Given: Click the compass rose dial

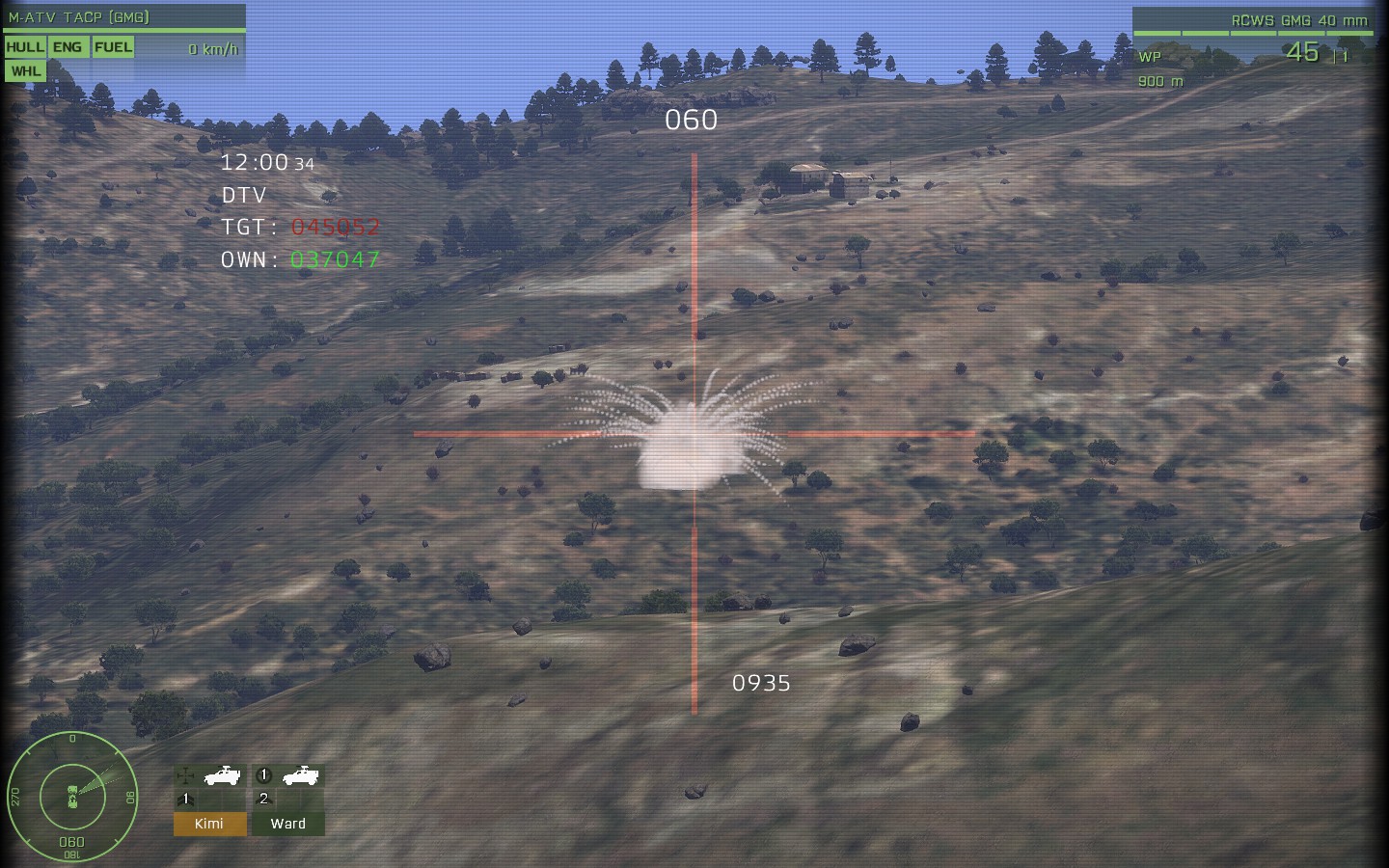Looking at the screenshot, I should click(72, 798).
